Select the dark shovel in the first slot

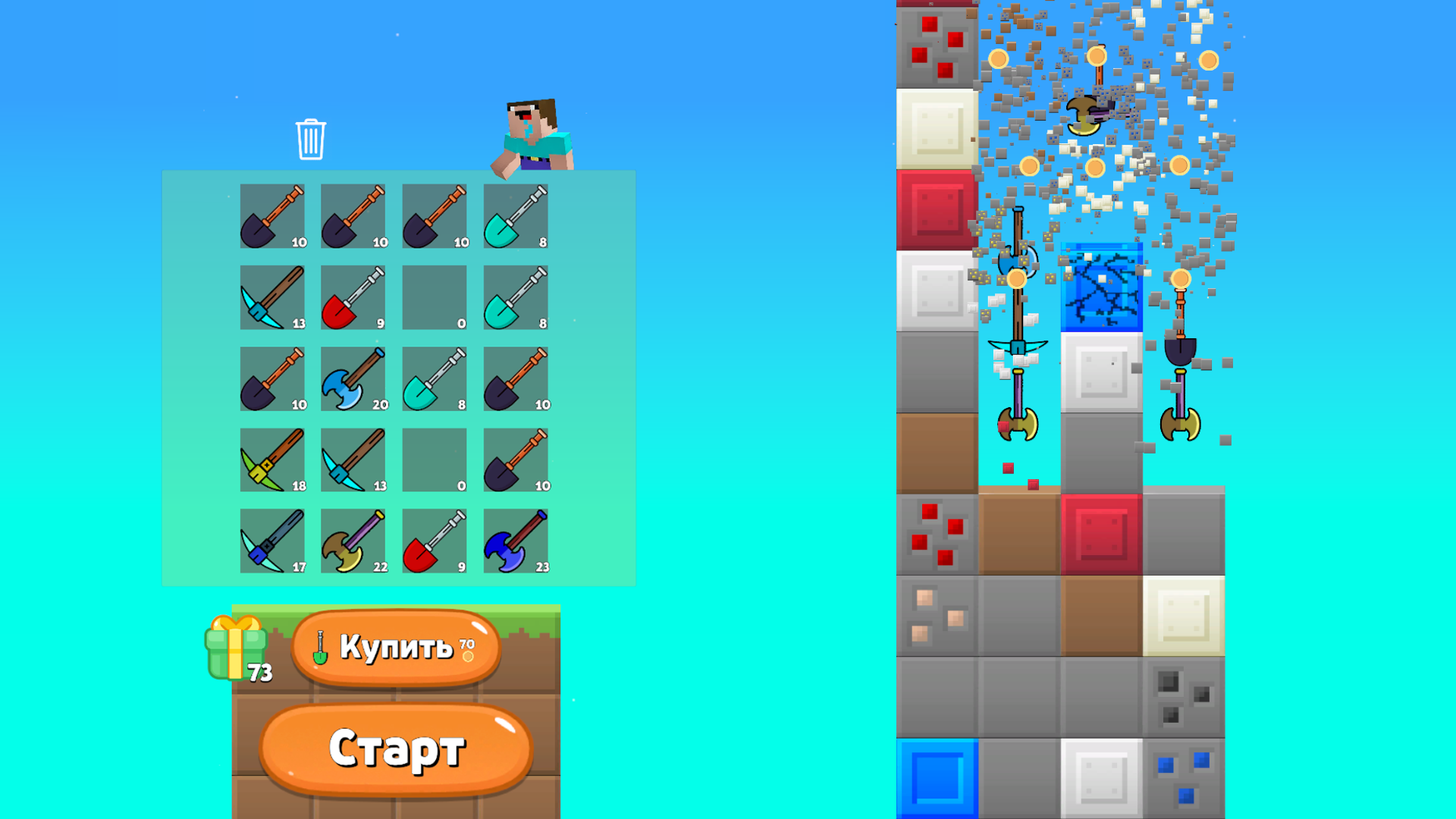click(x=273, y=216)
